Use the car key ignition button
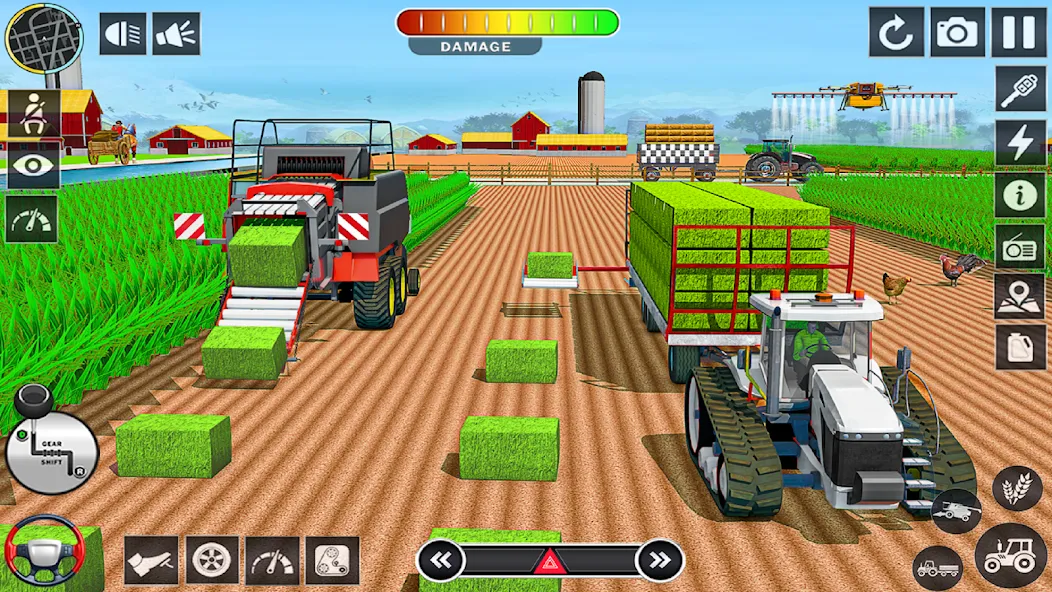1052x592 pixels. (x=1020, y=90)
